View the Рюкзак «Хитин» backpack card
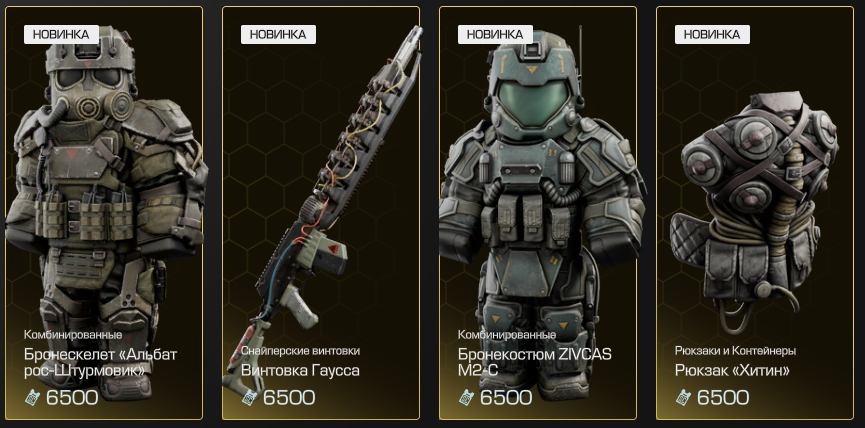 (x=755, y=212)
